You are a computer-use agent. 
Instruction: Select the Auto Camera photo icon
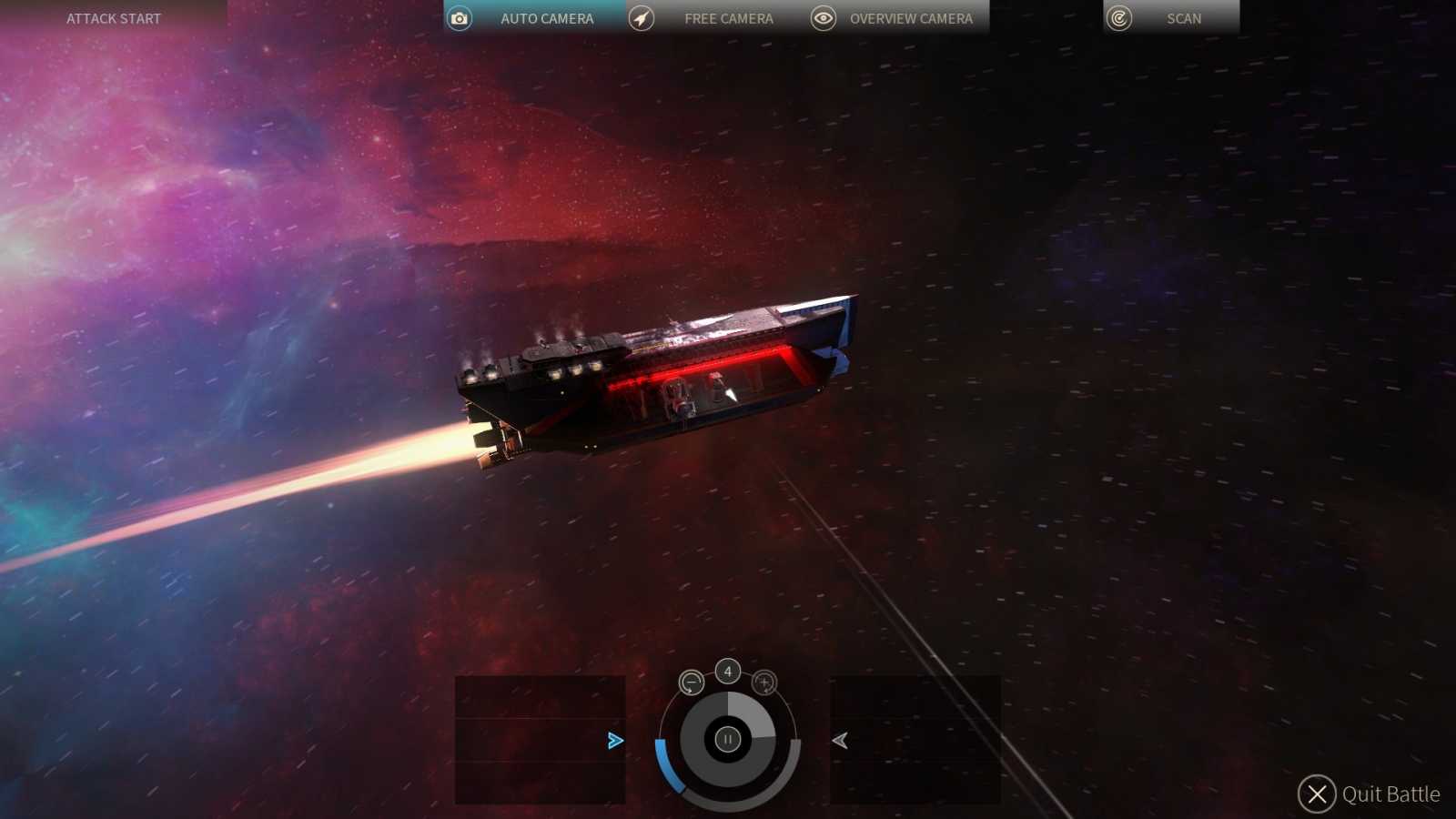458,17
